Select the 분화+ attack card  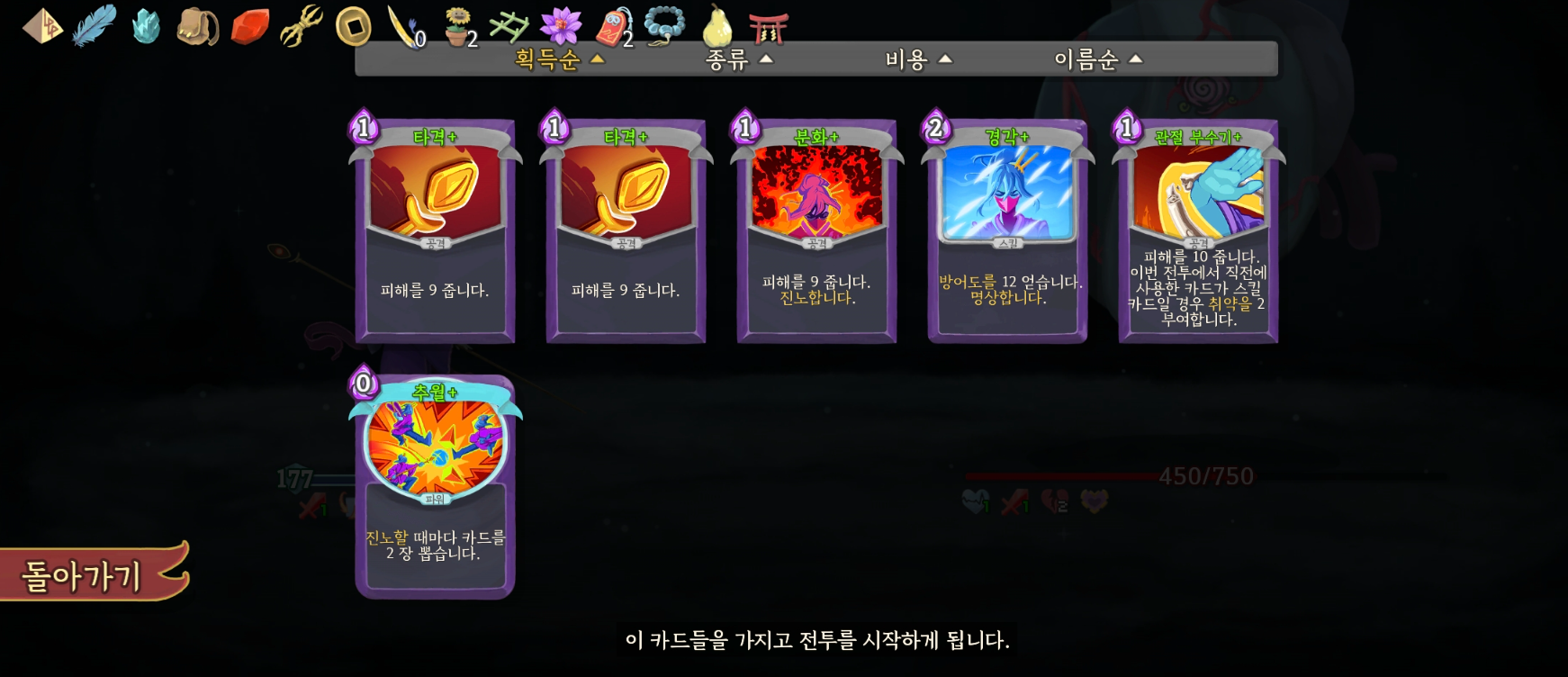click(x=816, y=231)
